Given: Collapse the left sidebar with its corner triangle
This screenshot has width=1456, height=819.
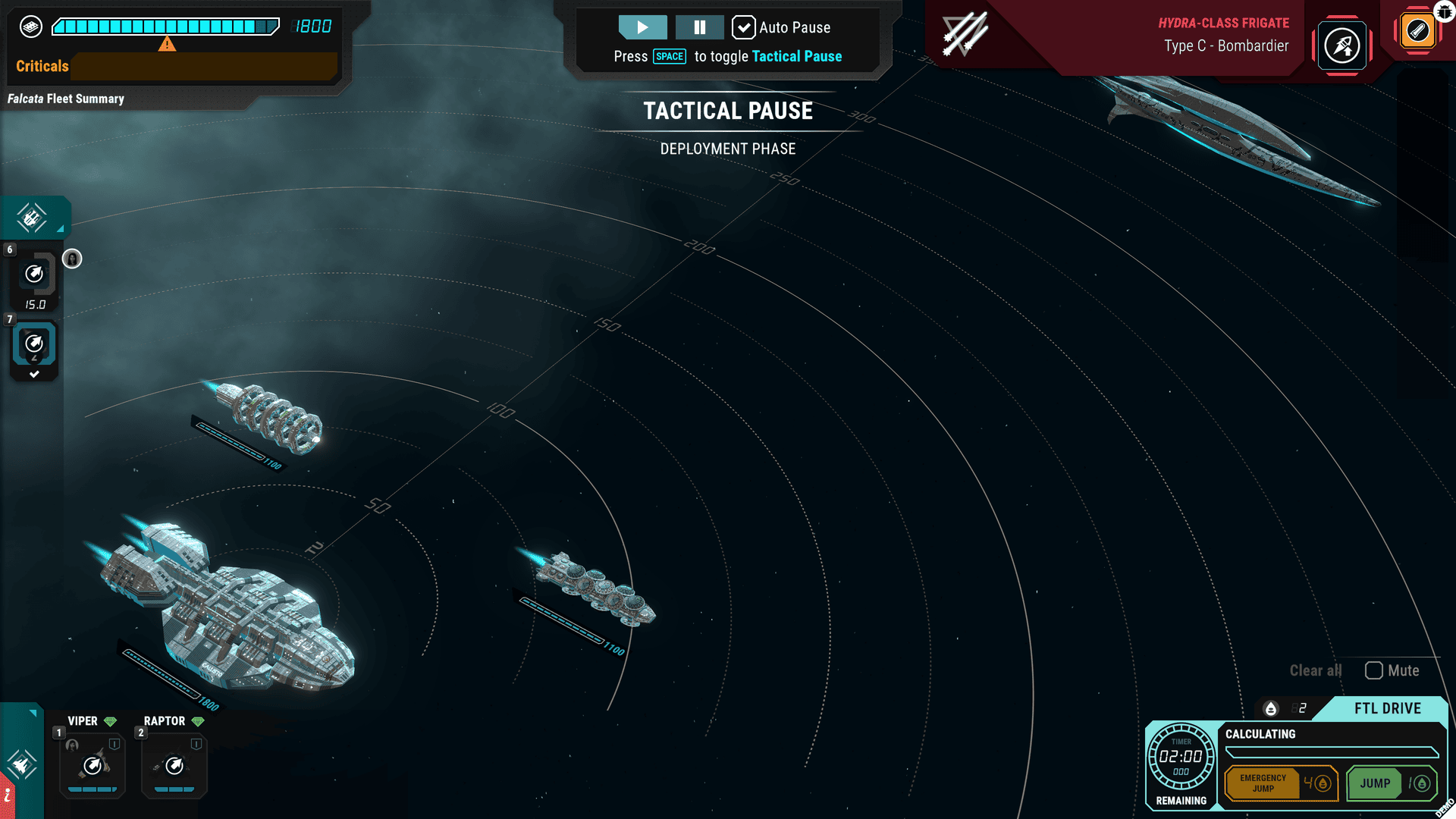Looking at the screenshot, I should (61, 229).
